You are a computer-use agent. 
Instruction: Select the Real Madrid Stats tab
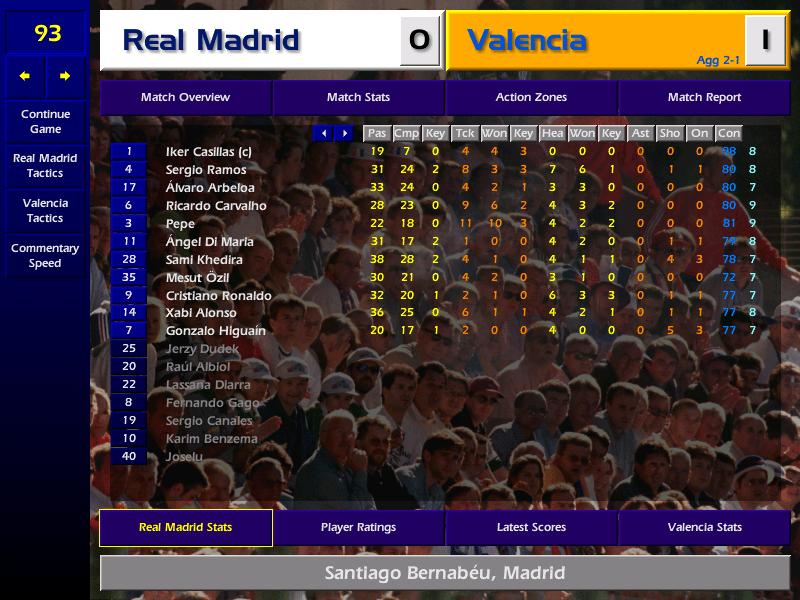(x=185, y=527)
